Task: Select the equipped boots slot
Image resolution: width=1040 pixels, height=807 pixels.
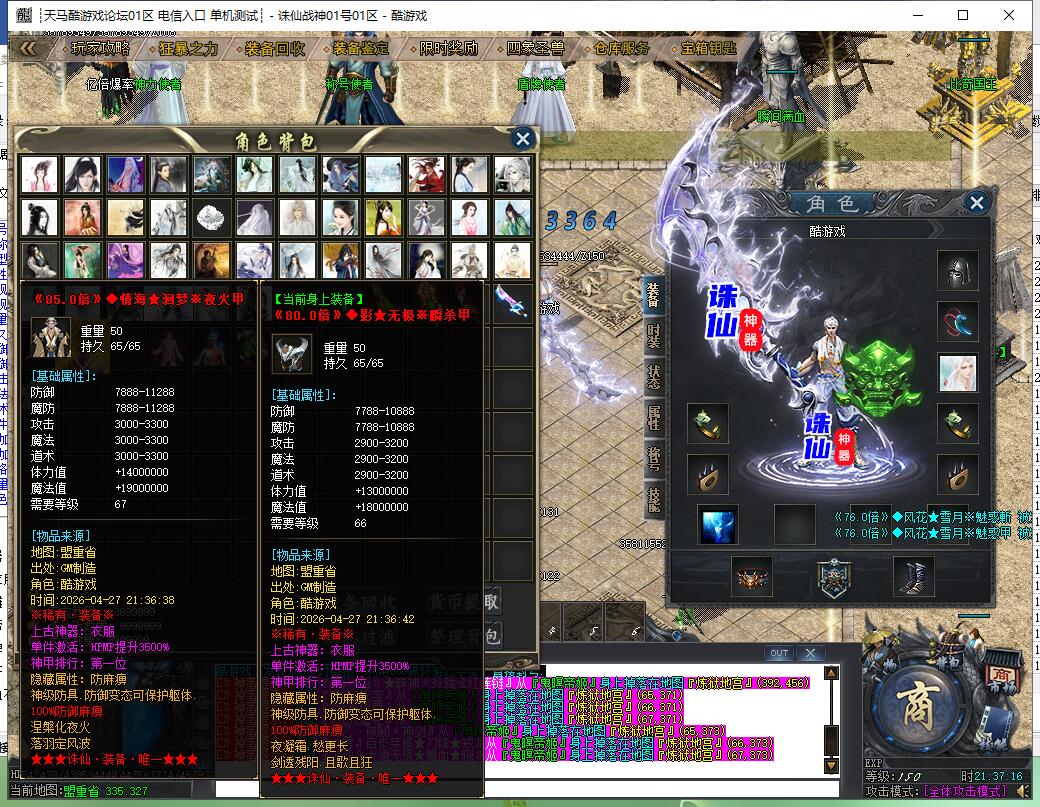Action: (x=913, y=577)
